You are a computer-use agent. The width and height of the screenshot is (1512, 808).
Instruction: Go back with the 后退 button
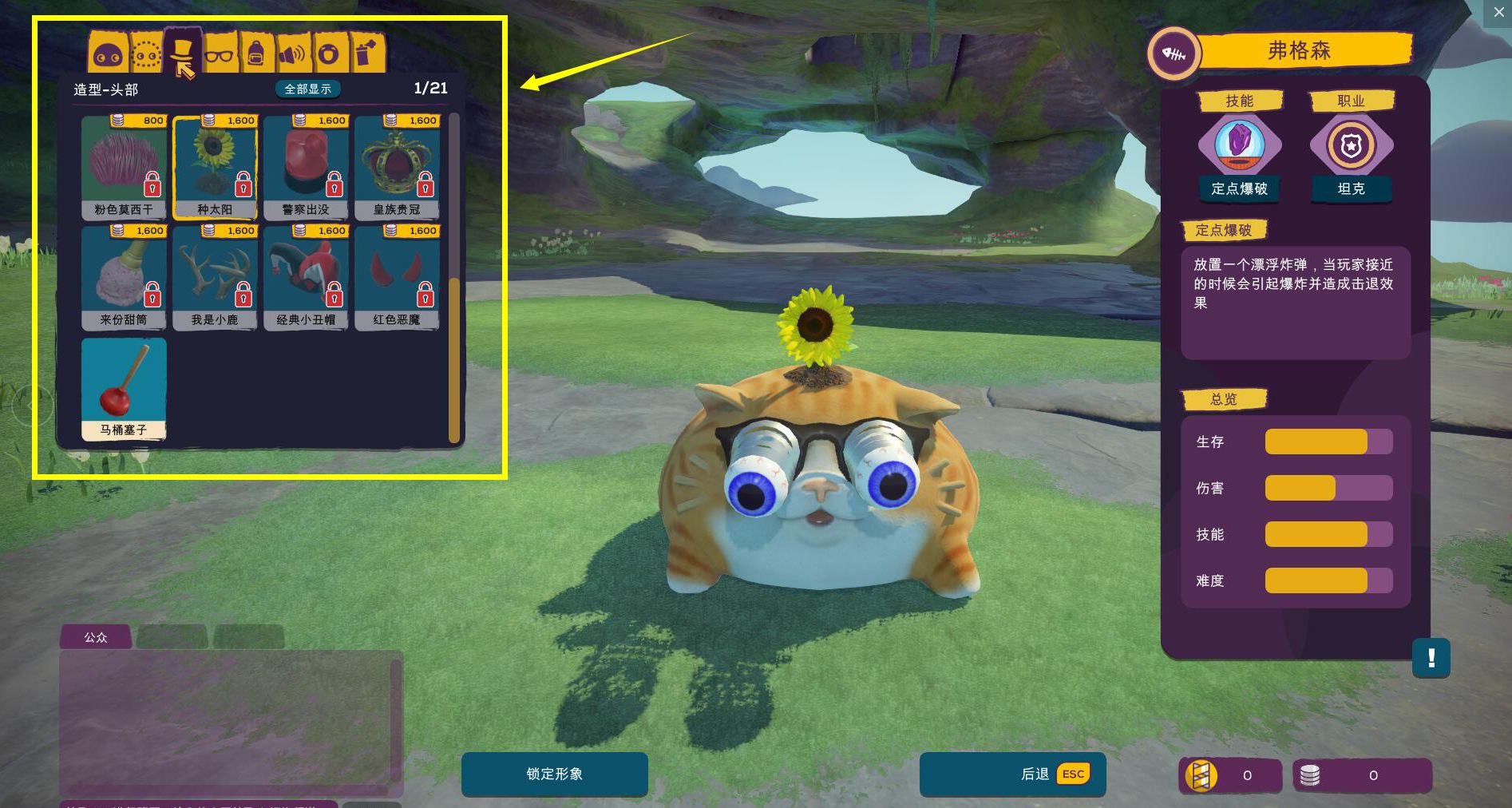pos(1012,774)
